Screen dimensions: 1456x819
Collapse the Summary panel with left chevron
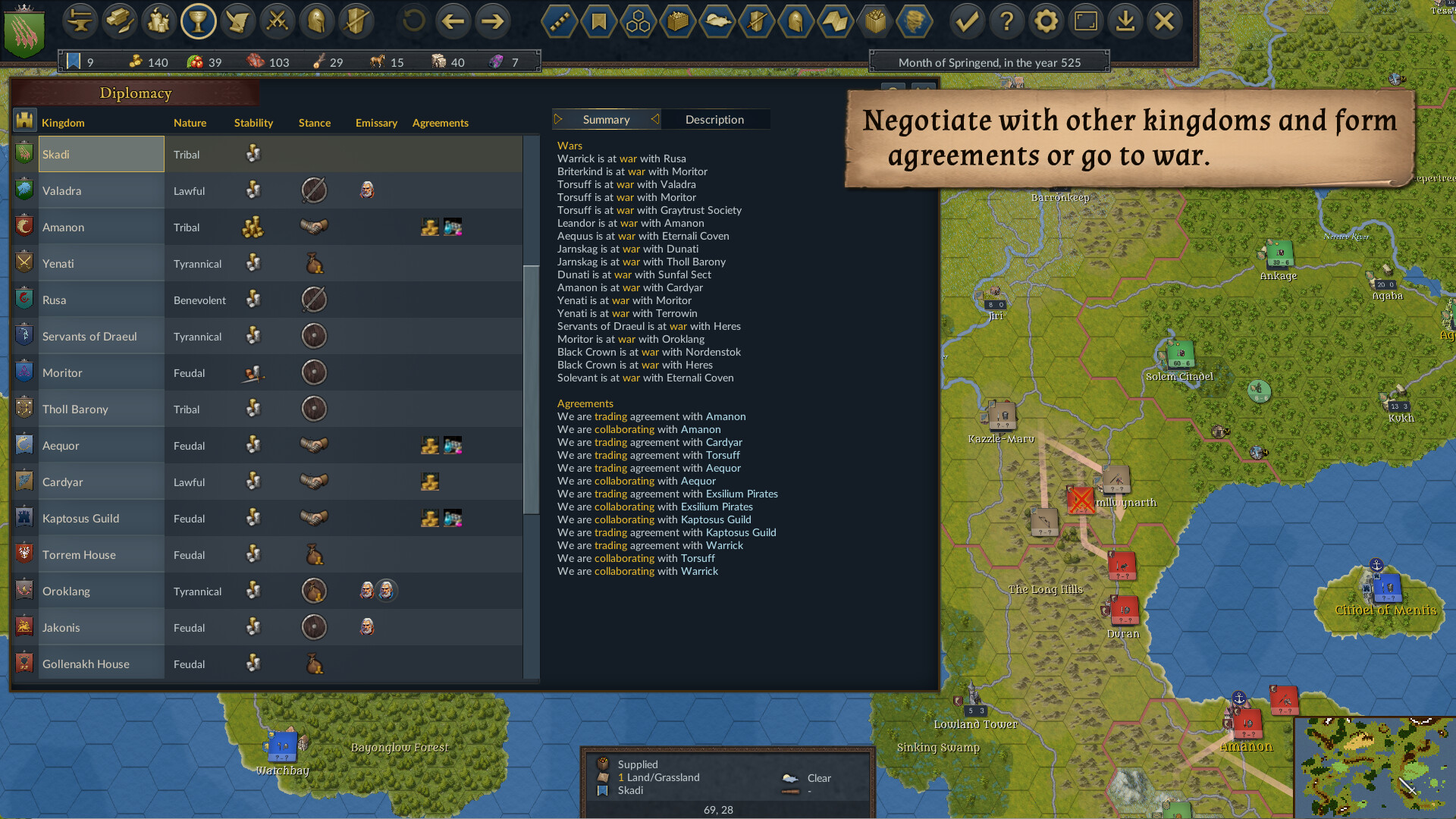(x=654, y=119)
